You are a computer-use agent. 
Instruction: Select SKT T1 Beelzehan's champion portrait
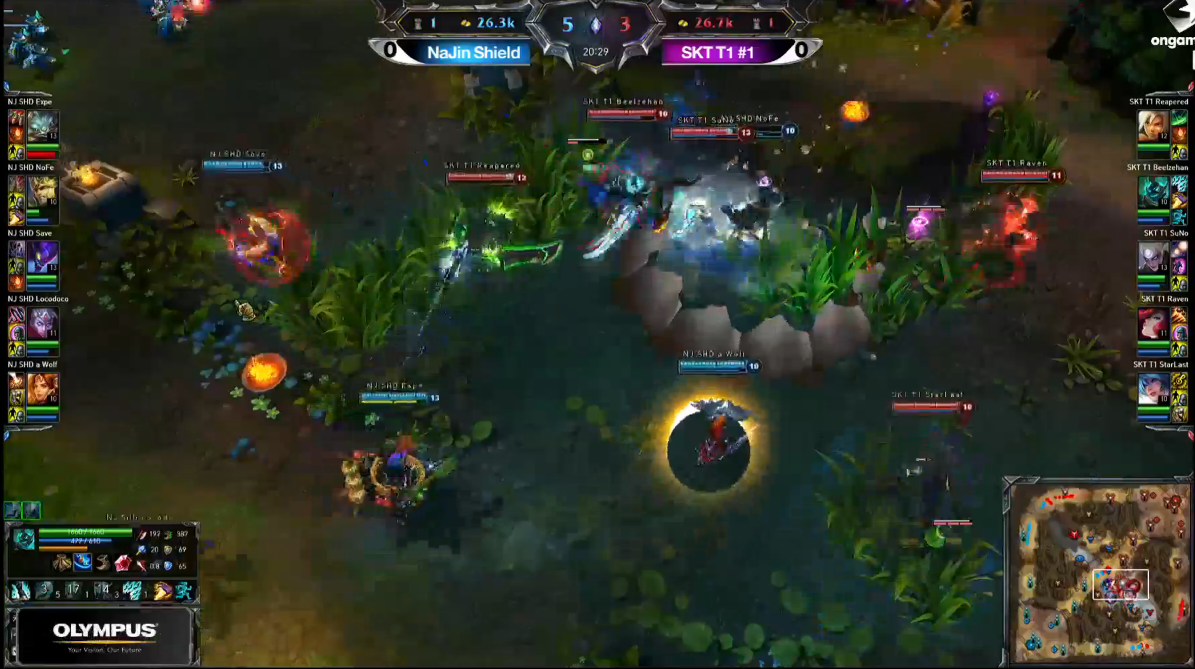1153,192
